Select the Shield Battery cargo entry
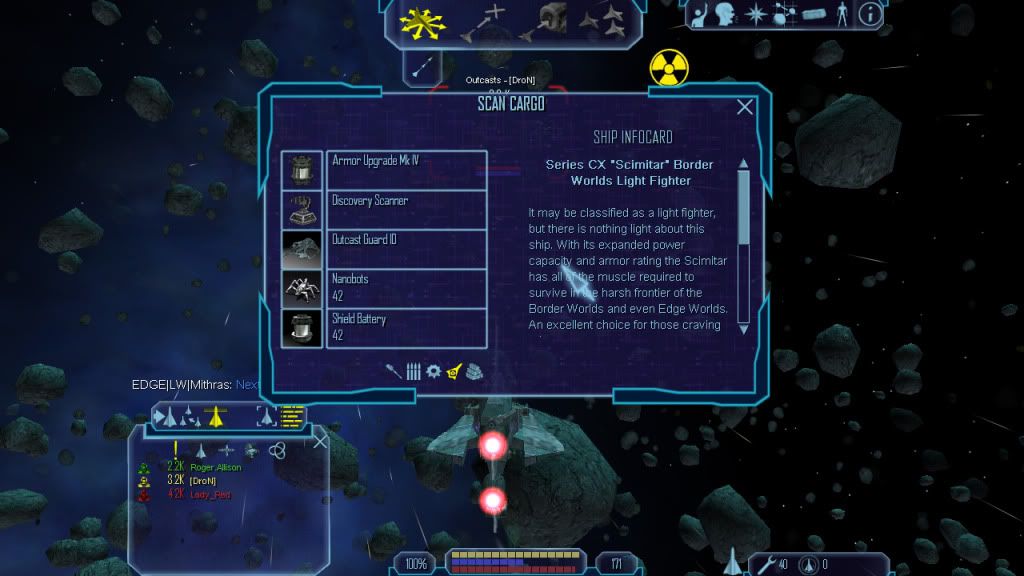Screen dimensions: 1024x576 pyautogui.click(x=406, y=328)
